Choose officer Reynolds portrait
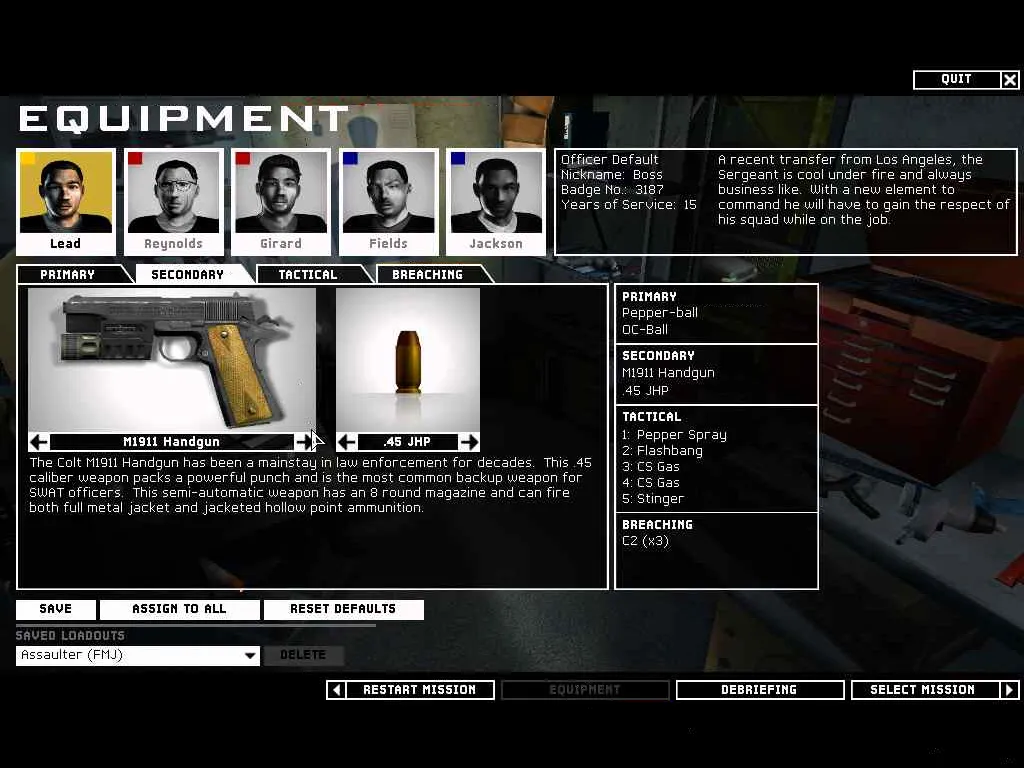 (173, 201)
